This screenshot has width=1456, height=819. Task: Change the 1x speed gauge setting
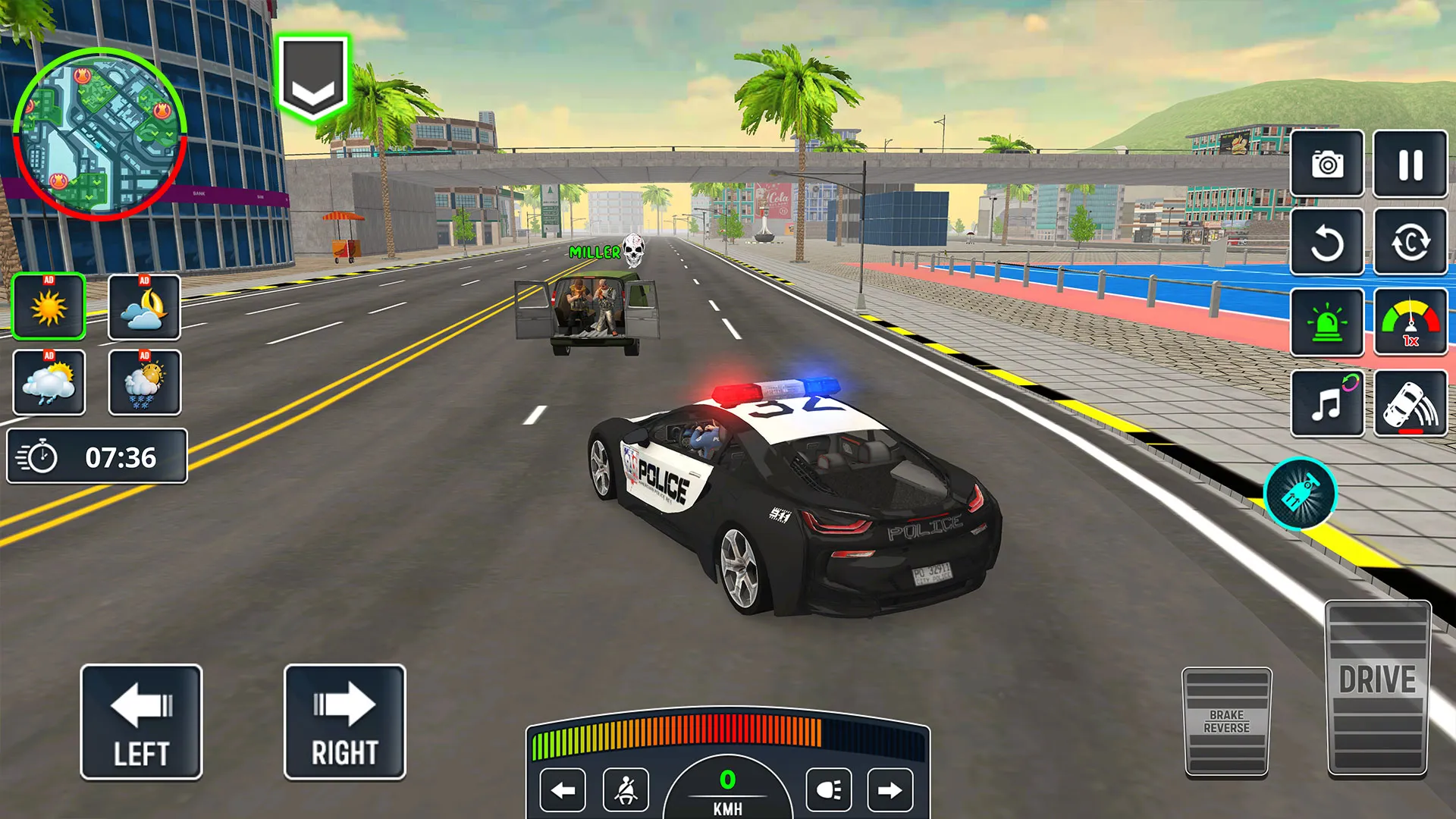1410,323
